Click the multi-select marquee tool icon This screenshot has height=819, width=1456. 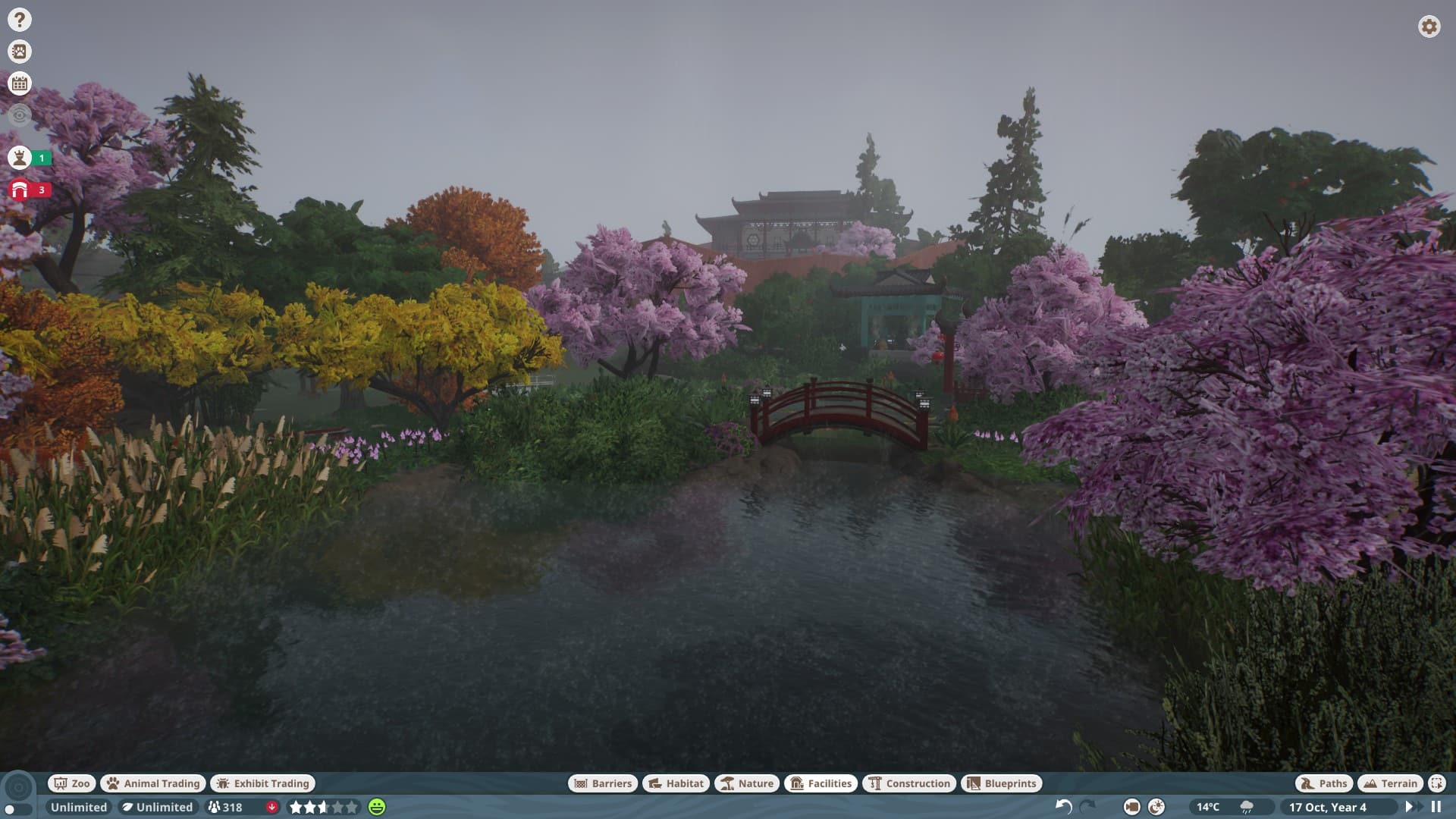coord(1436,783)
